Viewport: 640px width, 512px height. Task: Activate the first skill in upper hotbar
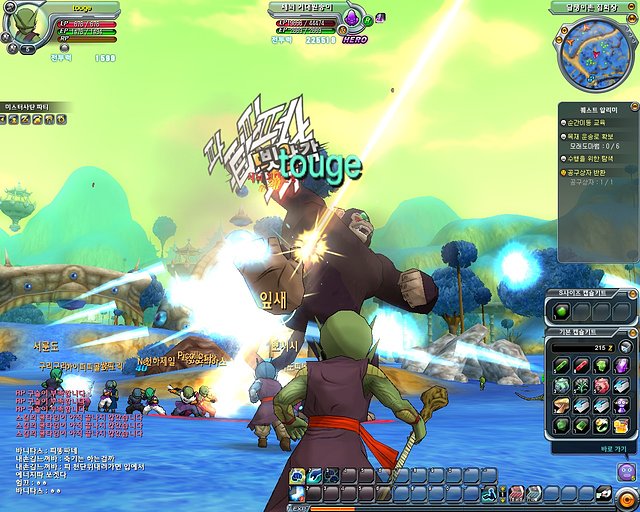click(298, 475)
